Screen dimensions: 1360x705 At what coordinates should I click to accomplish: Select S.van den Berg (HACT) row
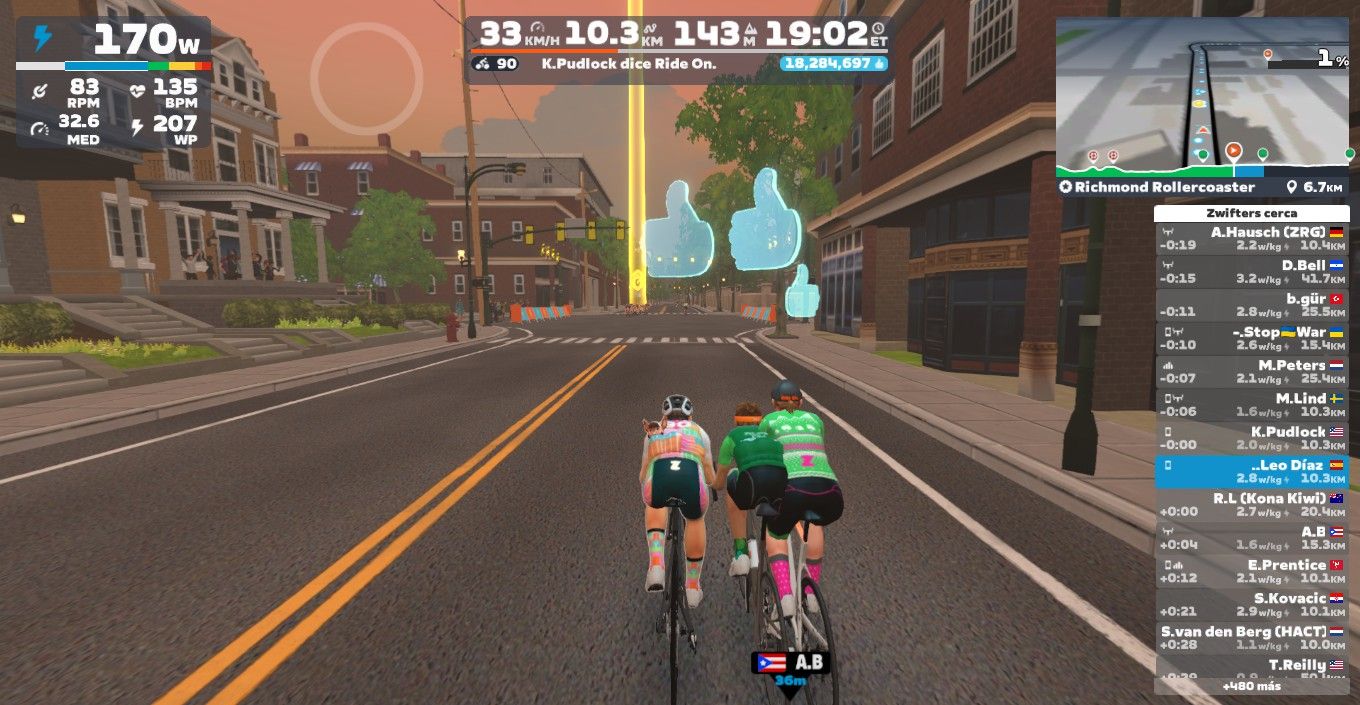click(x=1251, y=637)
